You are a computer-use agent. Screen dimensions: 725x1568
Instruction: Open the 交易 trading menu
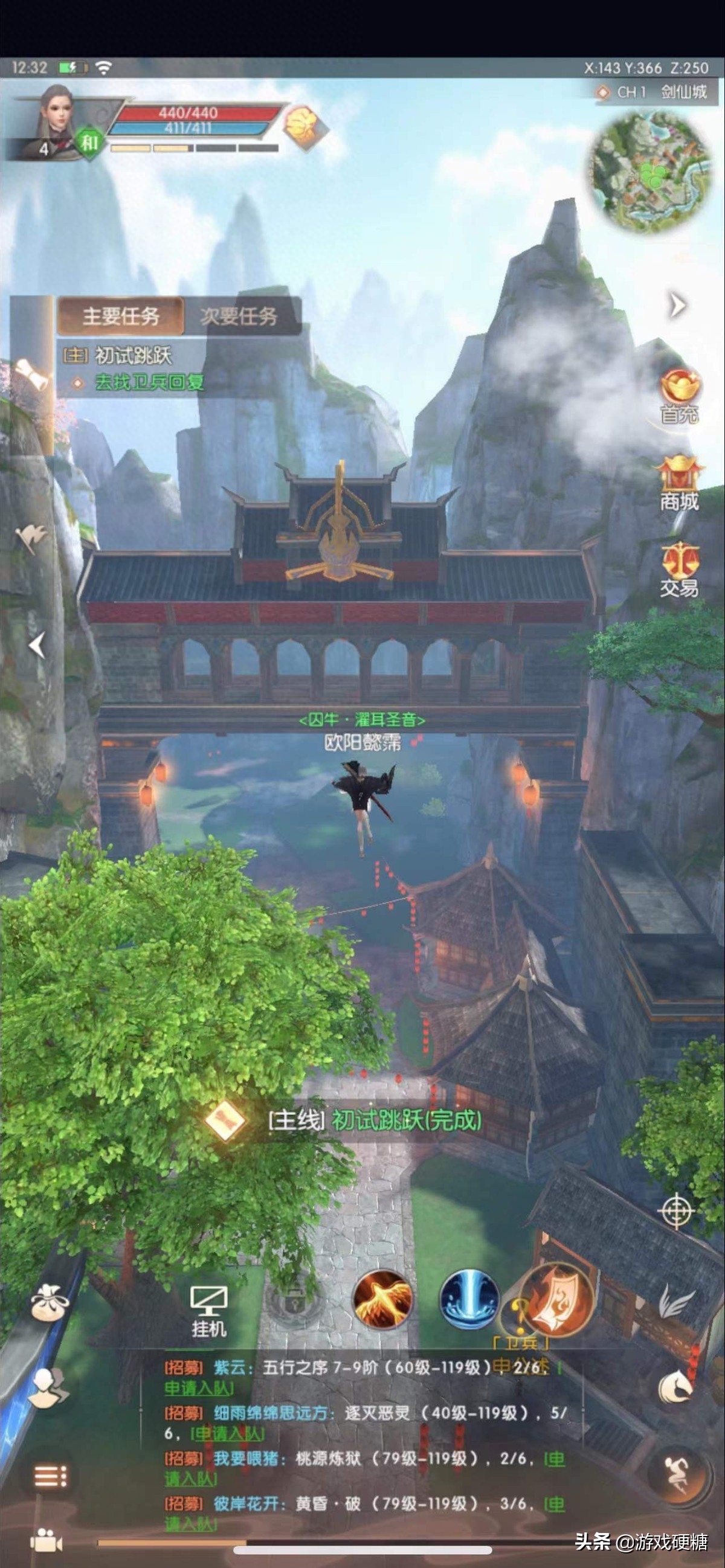(x=679, y=570)
